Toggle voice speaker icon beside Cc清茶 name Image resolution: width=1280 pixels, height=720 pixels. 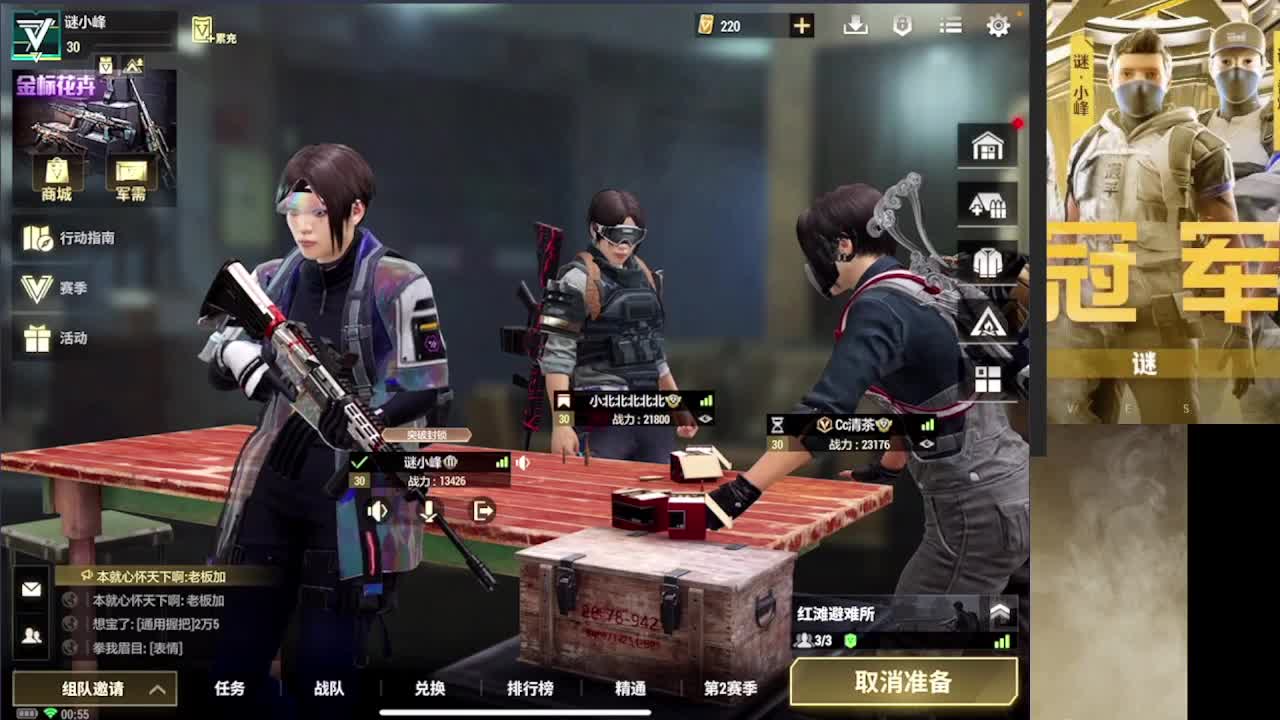click(927, 444)
